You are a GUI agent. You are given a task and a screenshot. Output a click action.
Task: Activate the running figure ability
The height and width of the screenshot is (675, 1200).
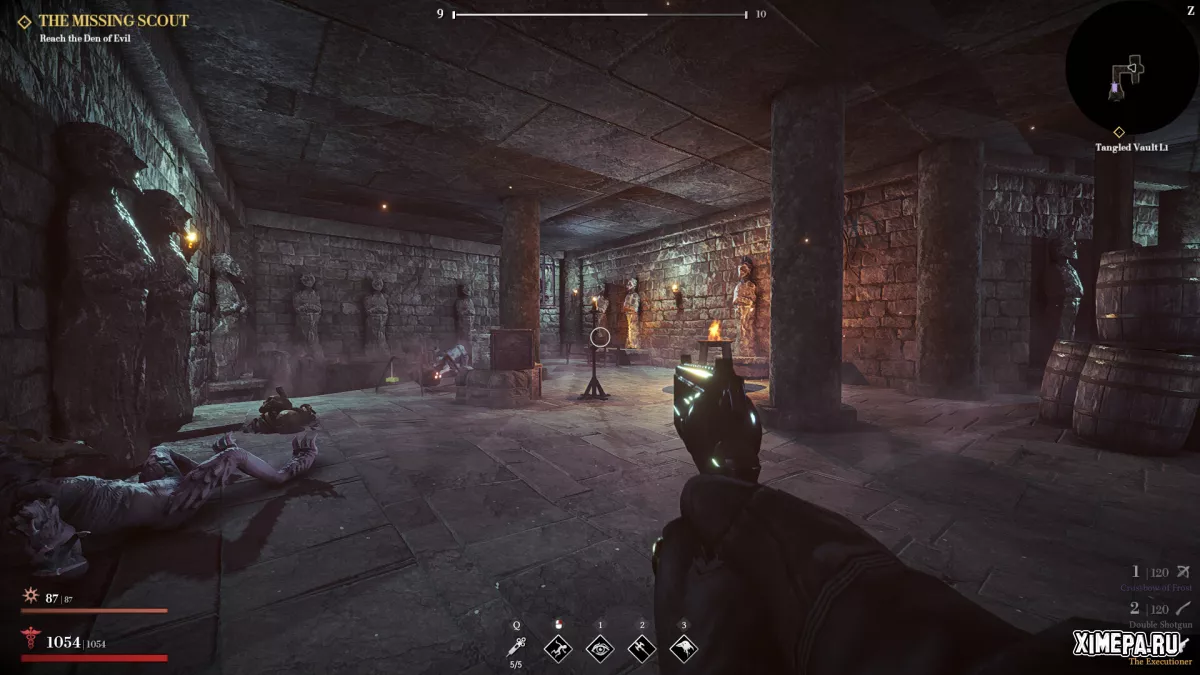(x=558, y=648)
